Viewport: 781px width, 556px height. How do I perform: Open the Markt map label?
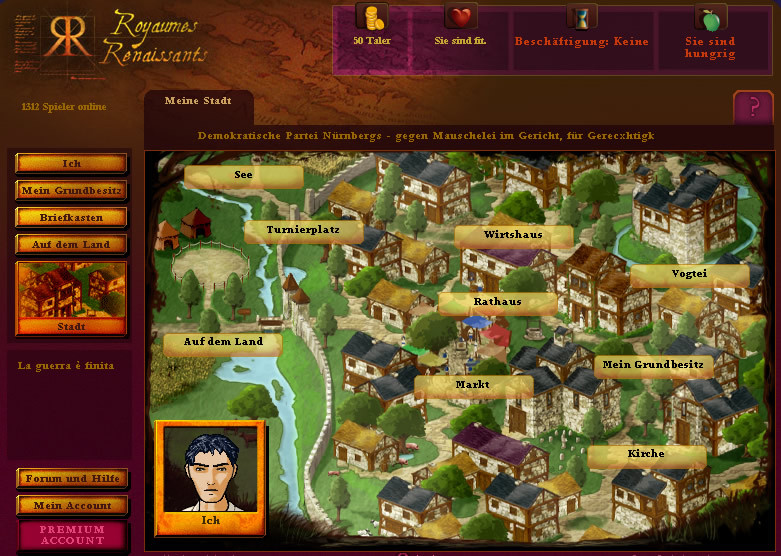[x=472, y=385]
